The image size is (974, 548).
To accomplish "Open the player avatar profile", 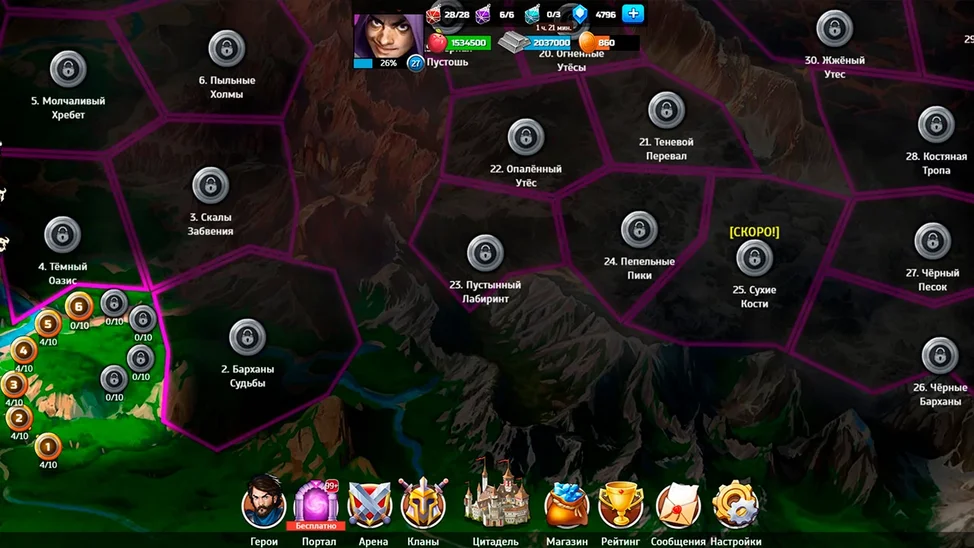I will pyautogui.click(x=380, y=35).
